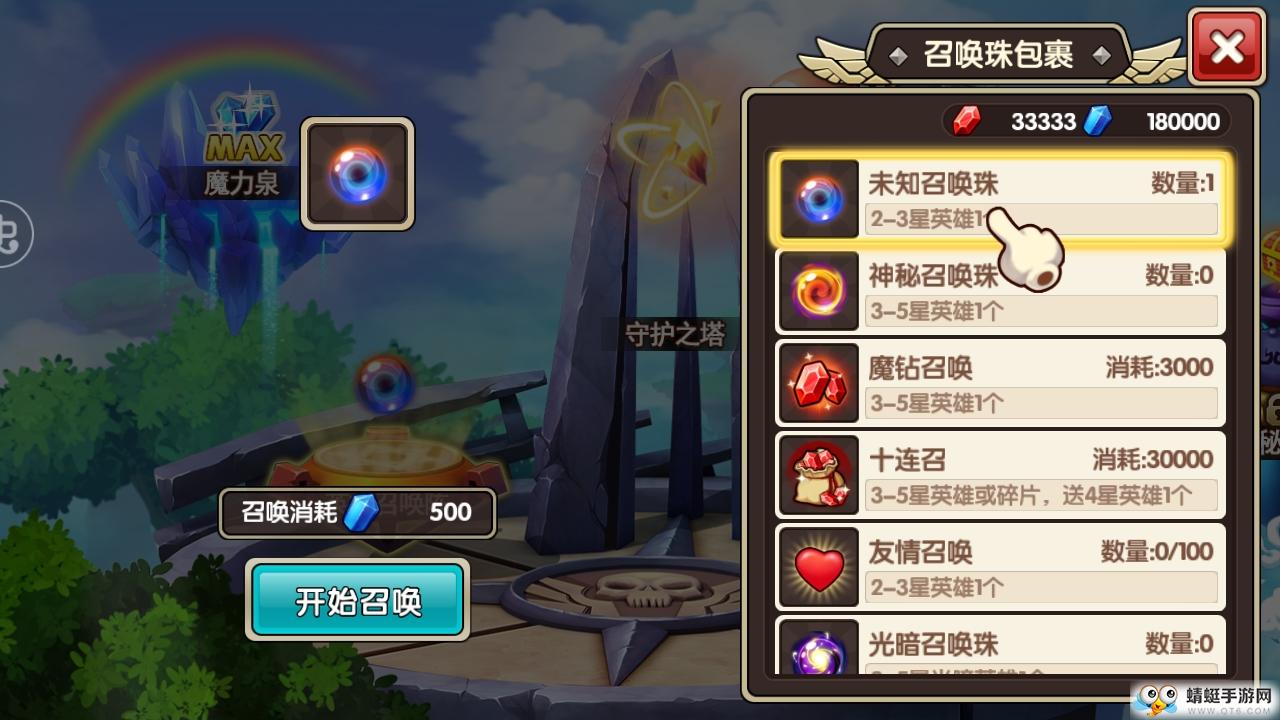Select the 未知召唤珠 orb icon
The height and width of the screenshot is (720, 1280).
(818, 198)
